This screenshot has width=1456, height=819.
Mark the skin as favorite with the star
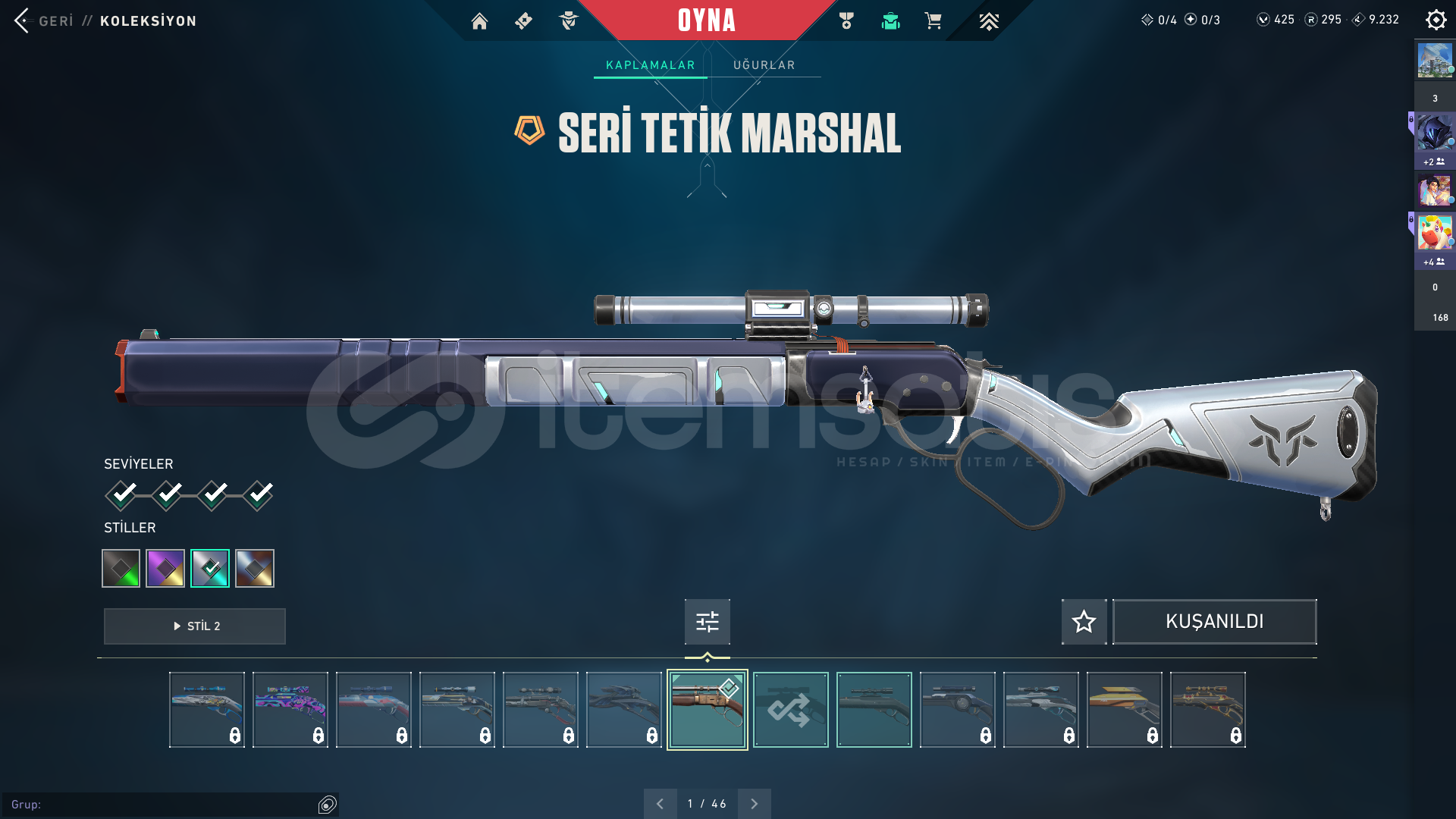pyautogui.click(x=1084, y=622)
